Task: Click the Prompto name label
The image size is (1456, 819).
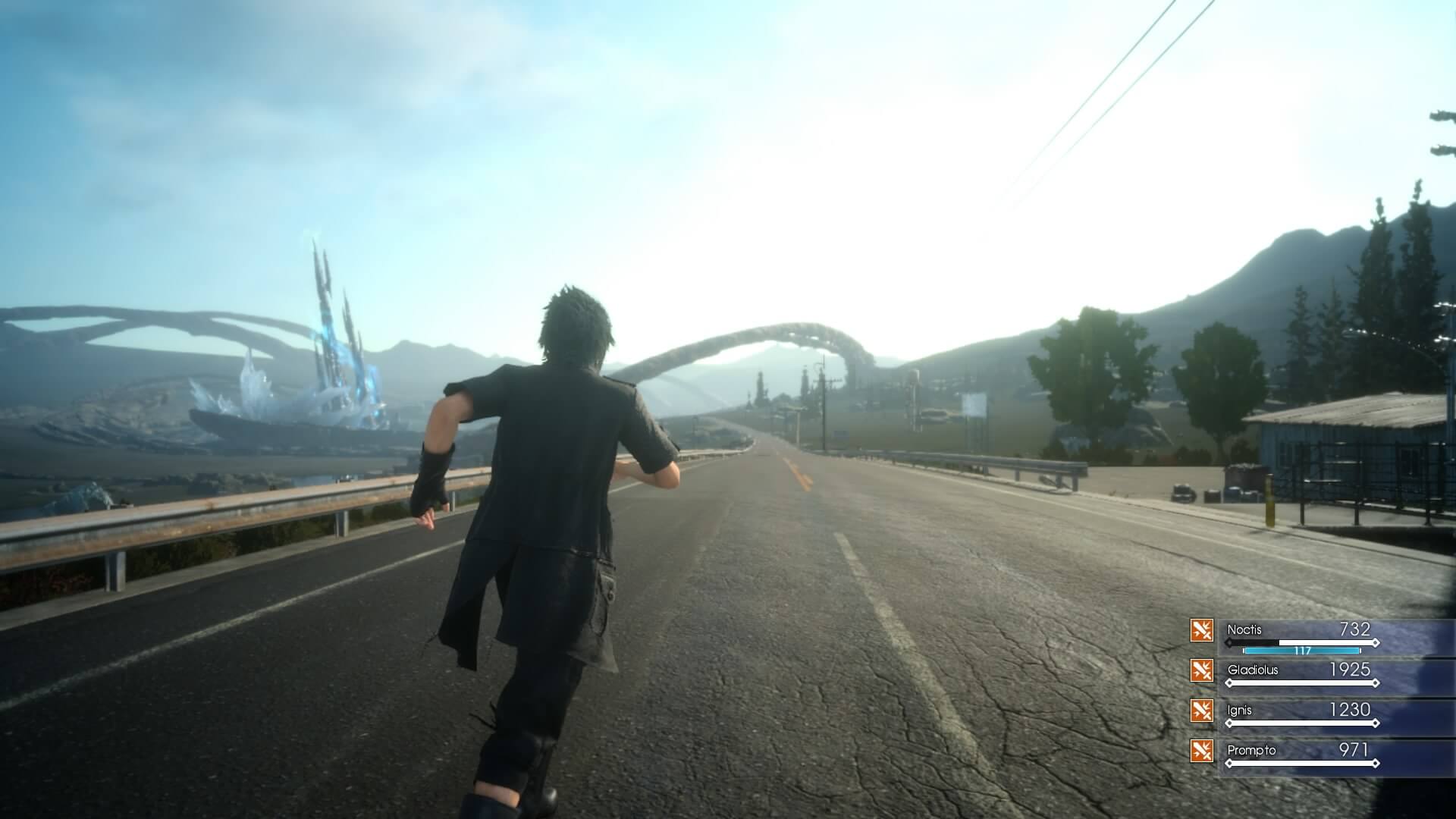Action: (x=1250, y=752)
